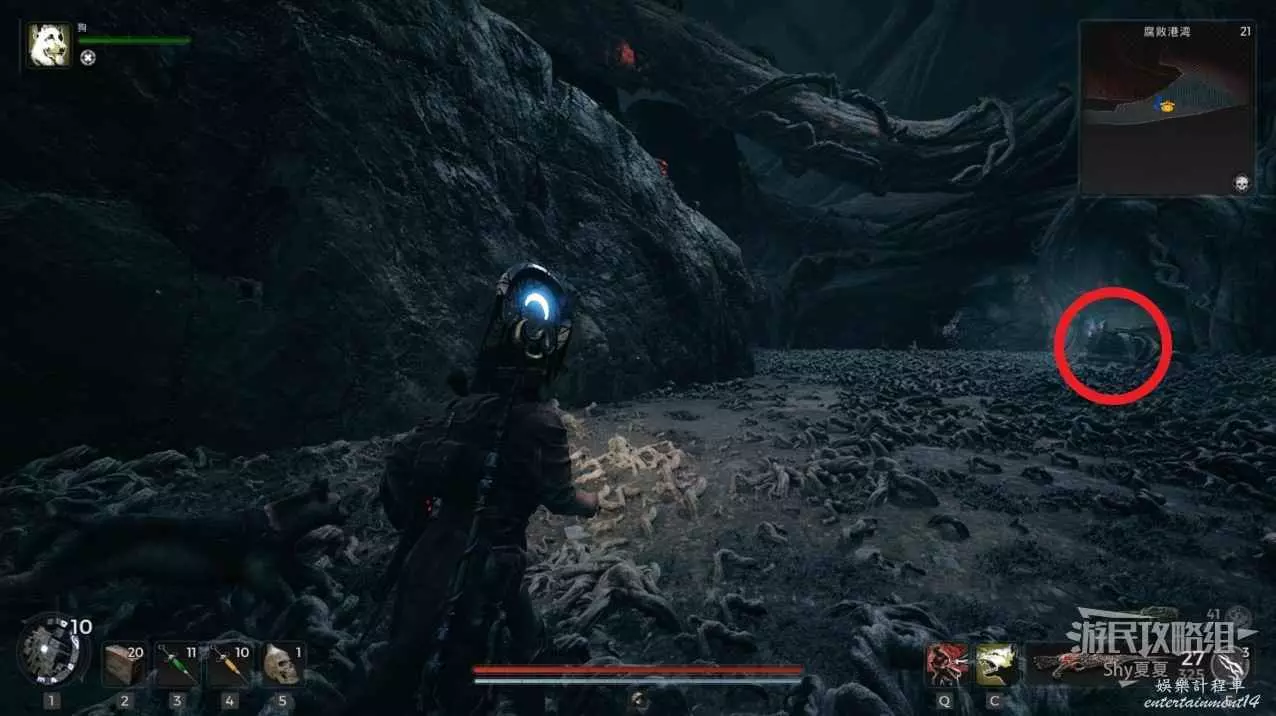The height and width of the screenshot is (716, 1276).
Task: Select the skull item slot
Action: [282, 663]
